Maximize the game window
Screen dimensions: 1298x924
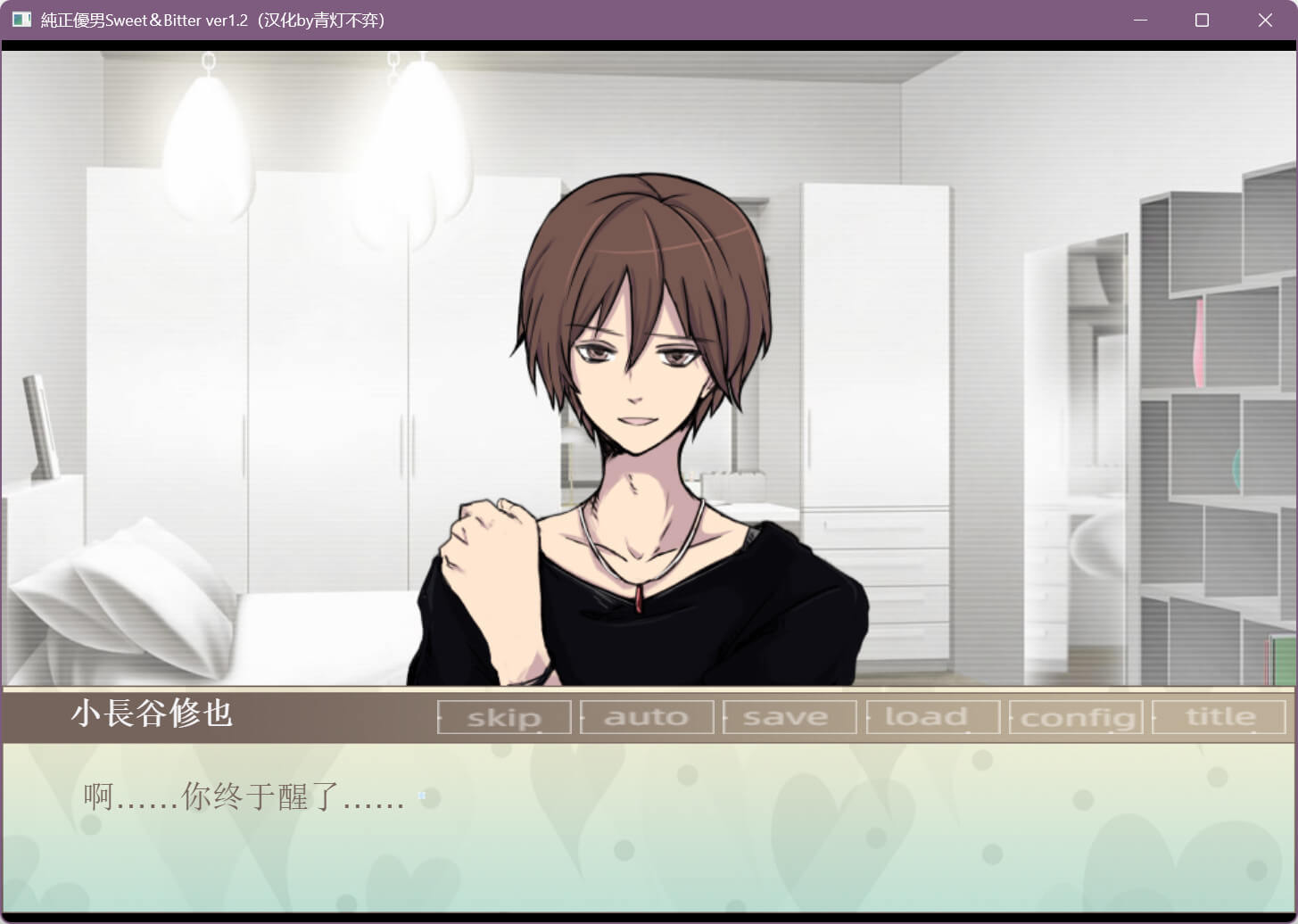(x=1202, y=20)
